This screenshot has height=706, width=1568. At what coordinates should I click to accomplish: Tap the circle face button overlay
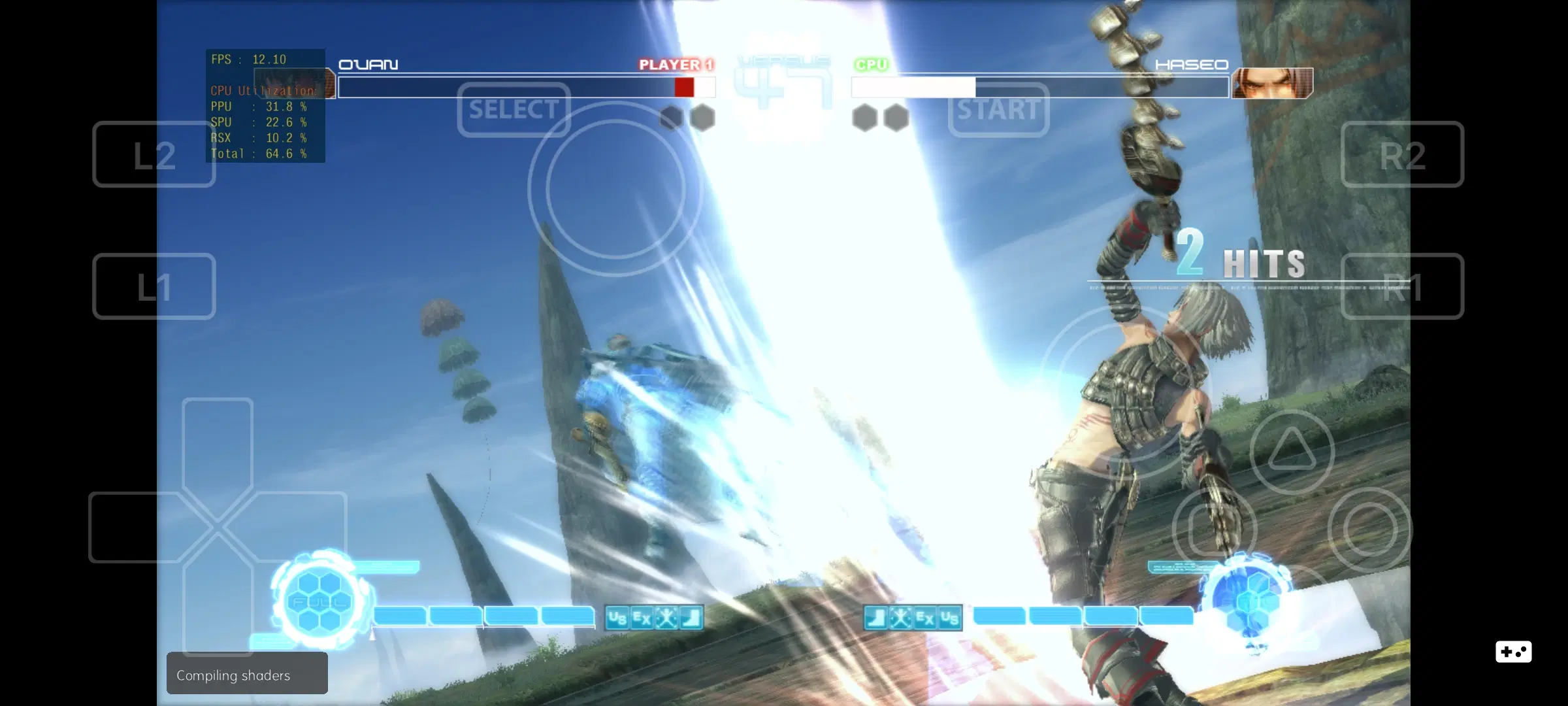1365,526
